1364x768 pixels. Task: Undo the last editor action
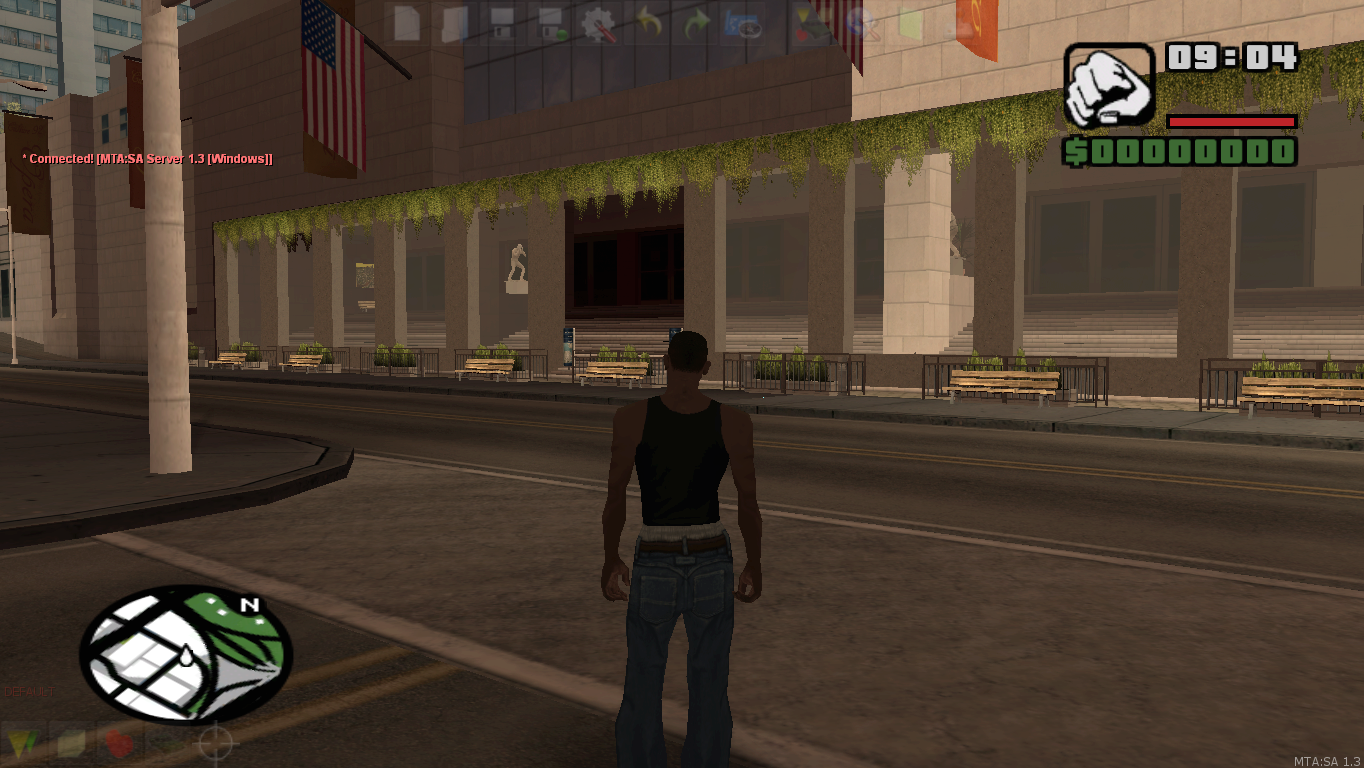[648, 25]
